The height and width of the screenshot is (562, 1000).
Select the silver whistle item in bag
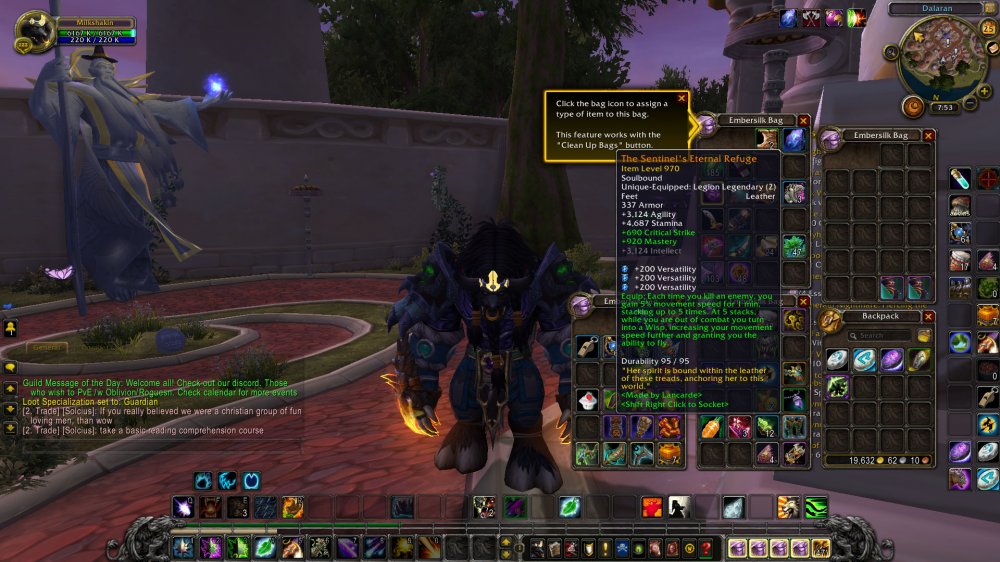(587, 346)
